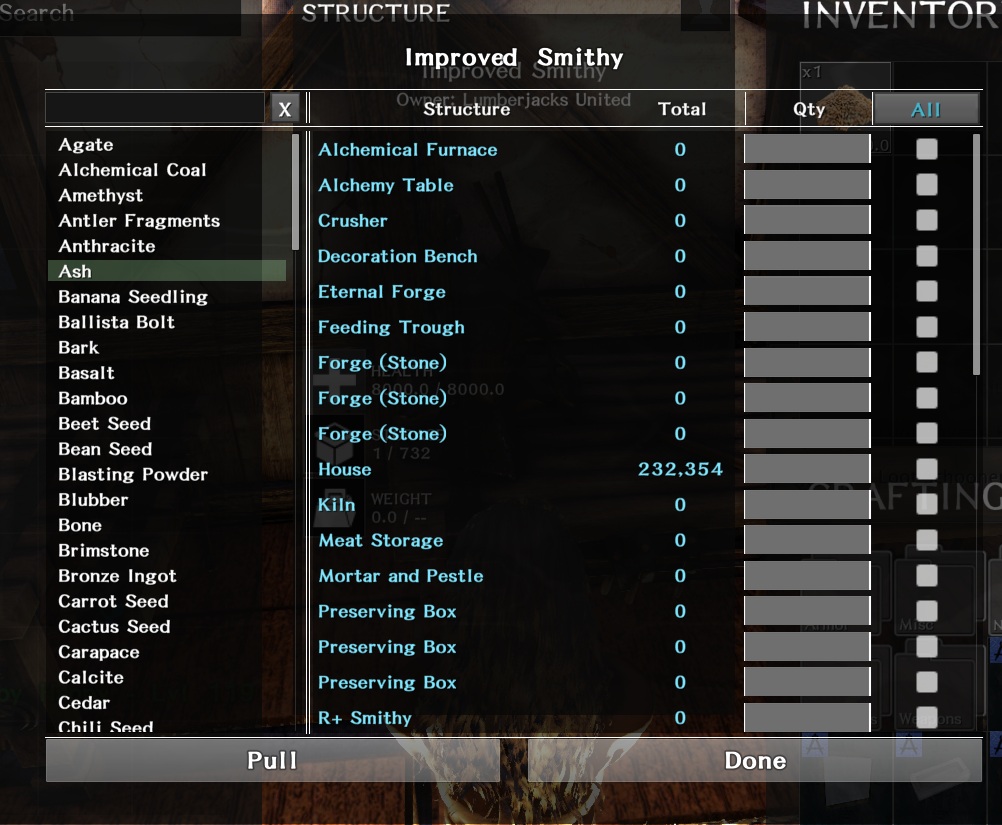
Task: Select the Ash resource entry
Action: tap(75, 271)
